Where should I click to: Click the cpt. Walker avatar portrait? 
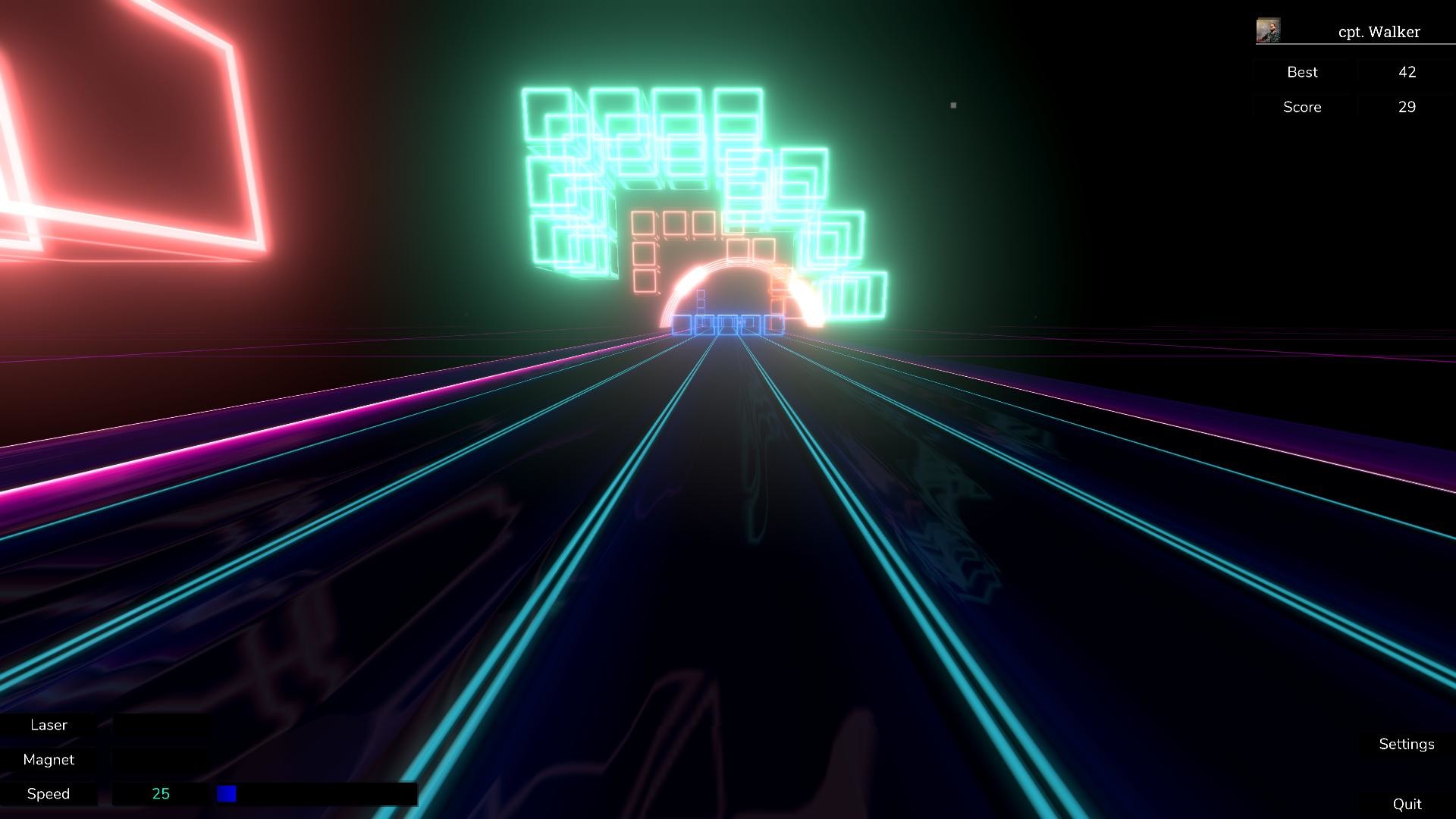coord(1267,29)
